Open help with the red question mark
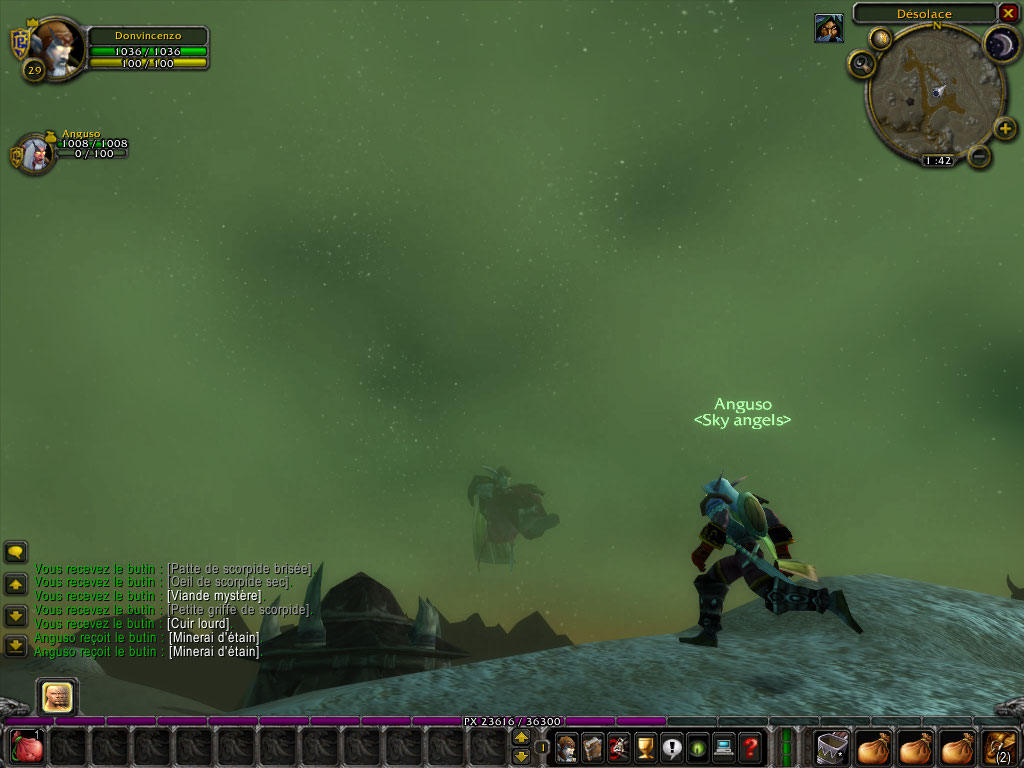Image resolution: width=1024 pixels, height=768 pixels. click(750, 746)
